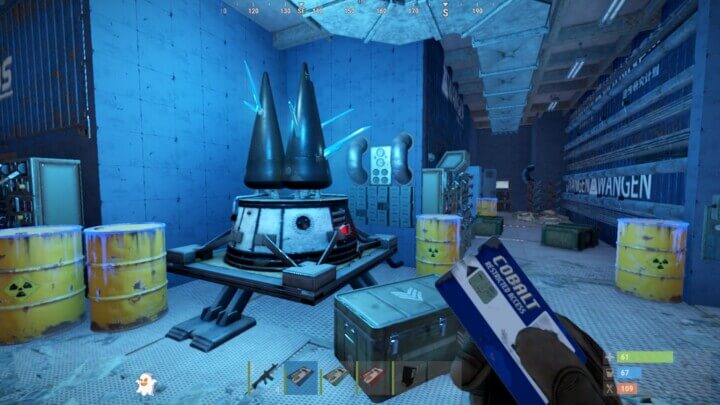This screenshot has width=720, height=405.
Task: Choose the green keycard in the hotbar
Action: (x=336, y=377)
